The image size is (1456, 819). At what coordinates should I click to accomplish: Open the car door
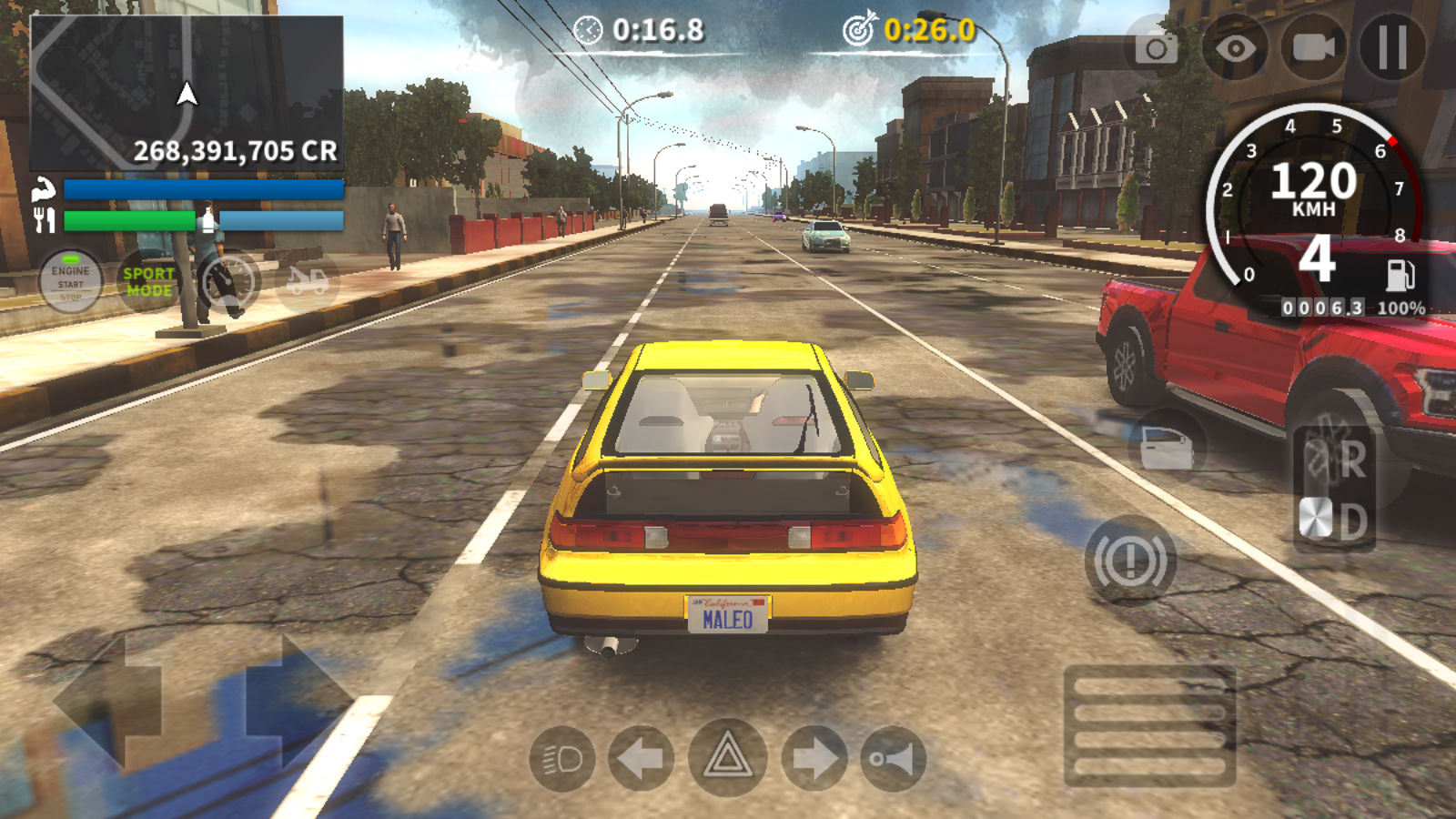(1167, 448)
